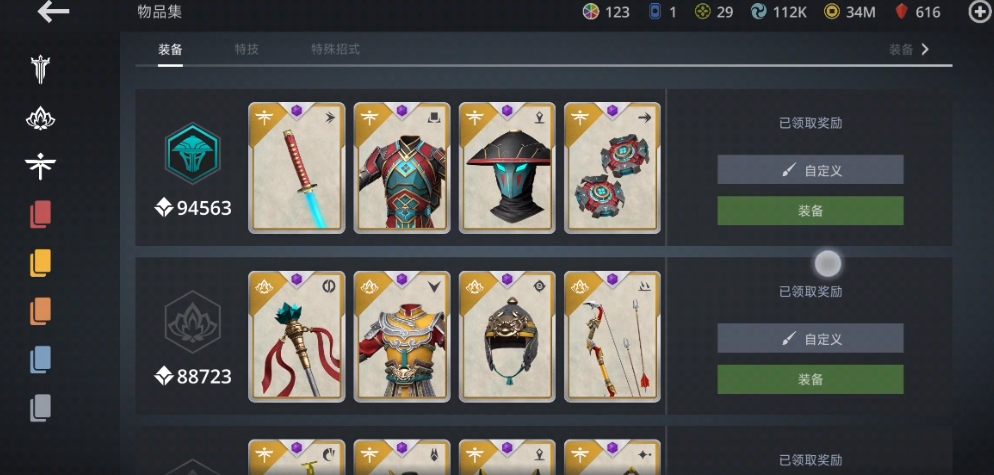
Task: Filter by the white lotus faction icon in sidebar
Action: [40, 119]
